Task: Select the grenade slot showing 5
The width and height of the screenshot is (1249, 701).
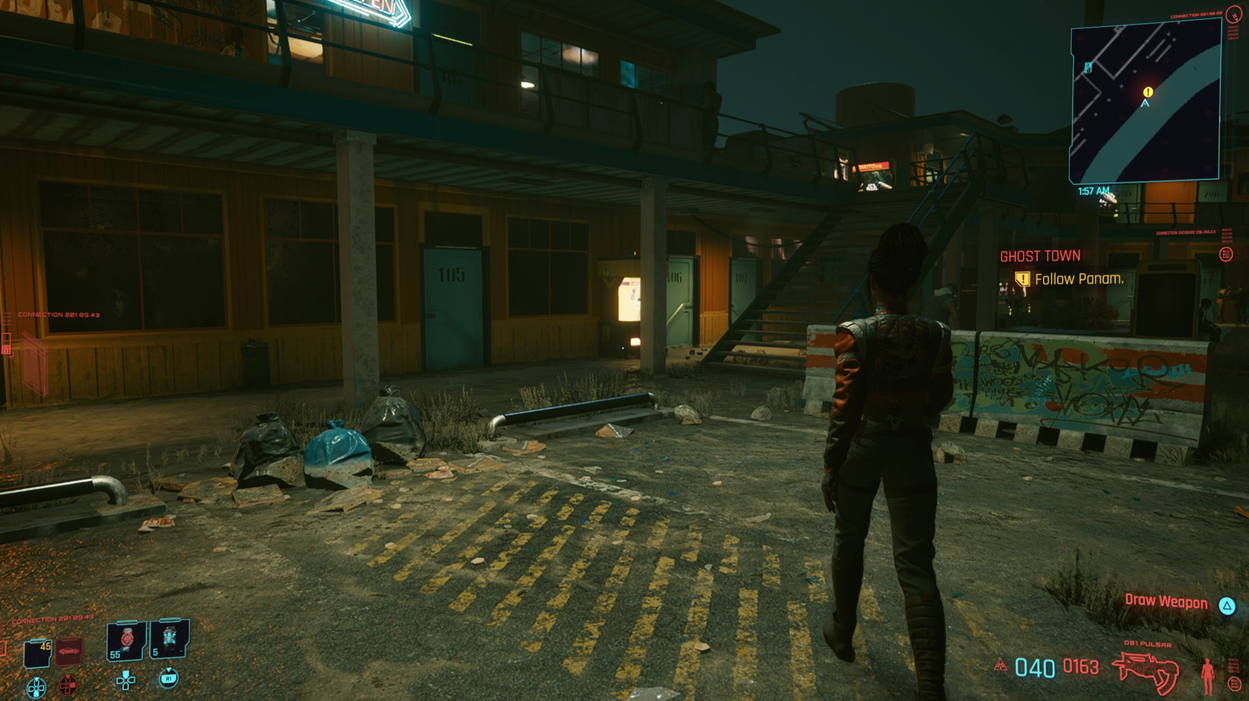Action: (x=168, y=638)
